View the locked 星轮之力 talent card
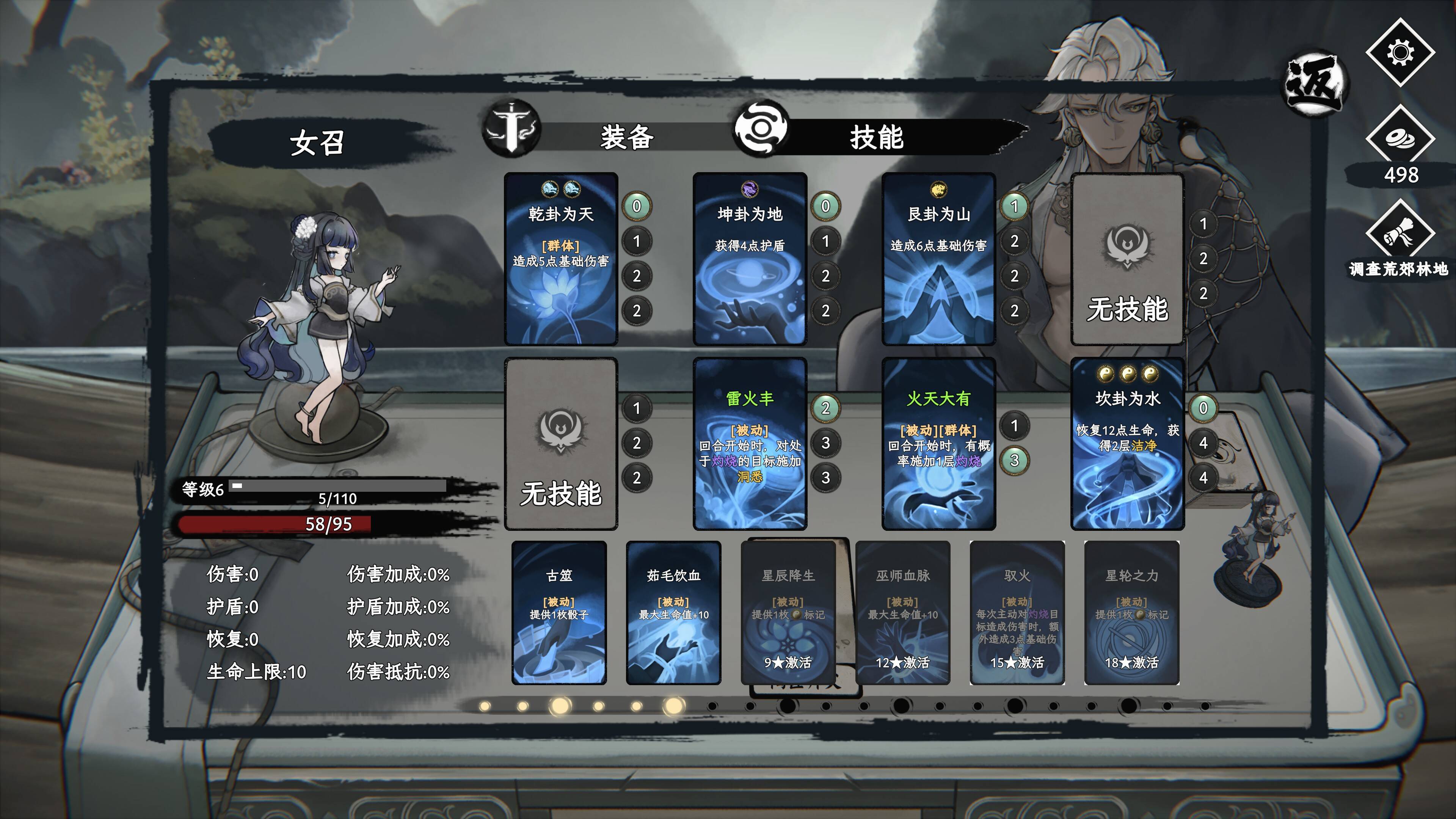1456x819 pixels. 1131,613
